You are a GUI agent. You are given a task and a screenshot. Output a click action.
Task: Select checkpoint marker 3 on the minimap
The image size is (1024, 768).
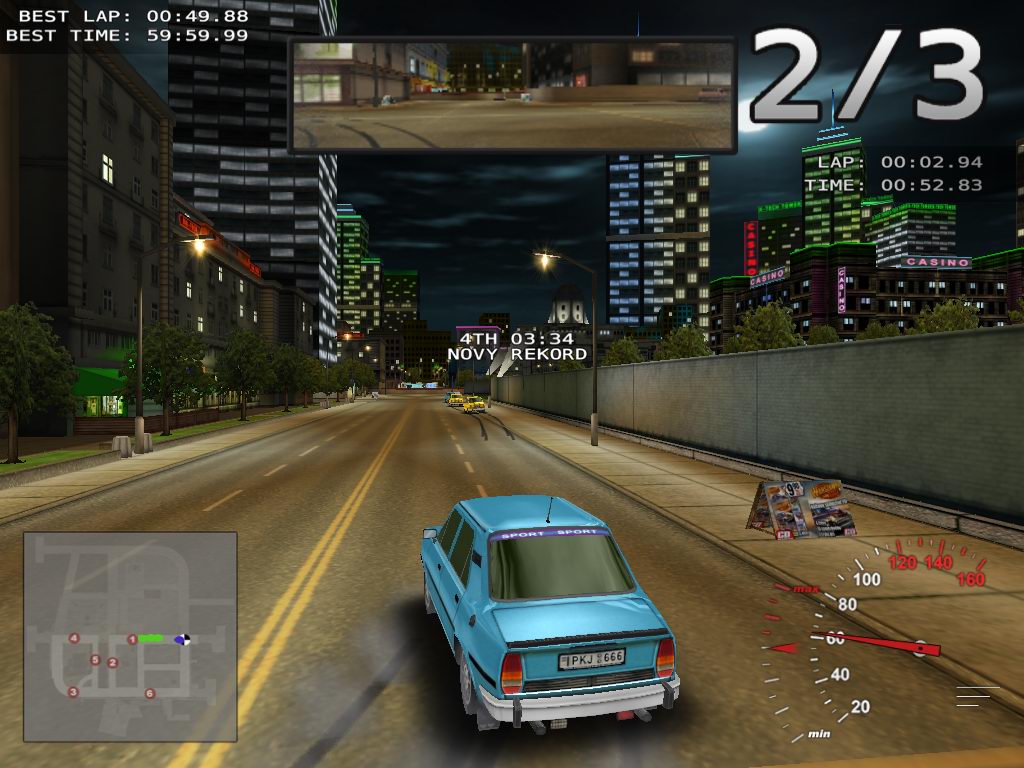tap(73, 691)
